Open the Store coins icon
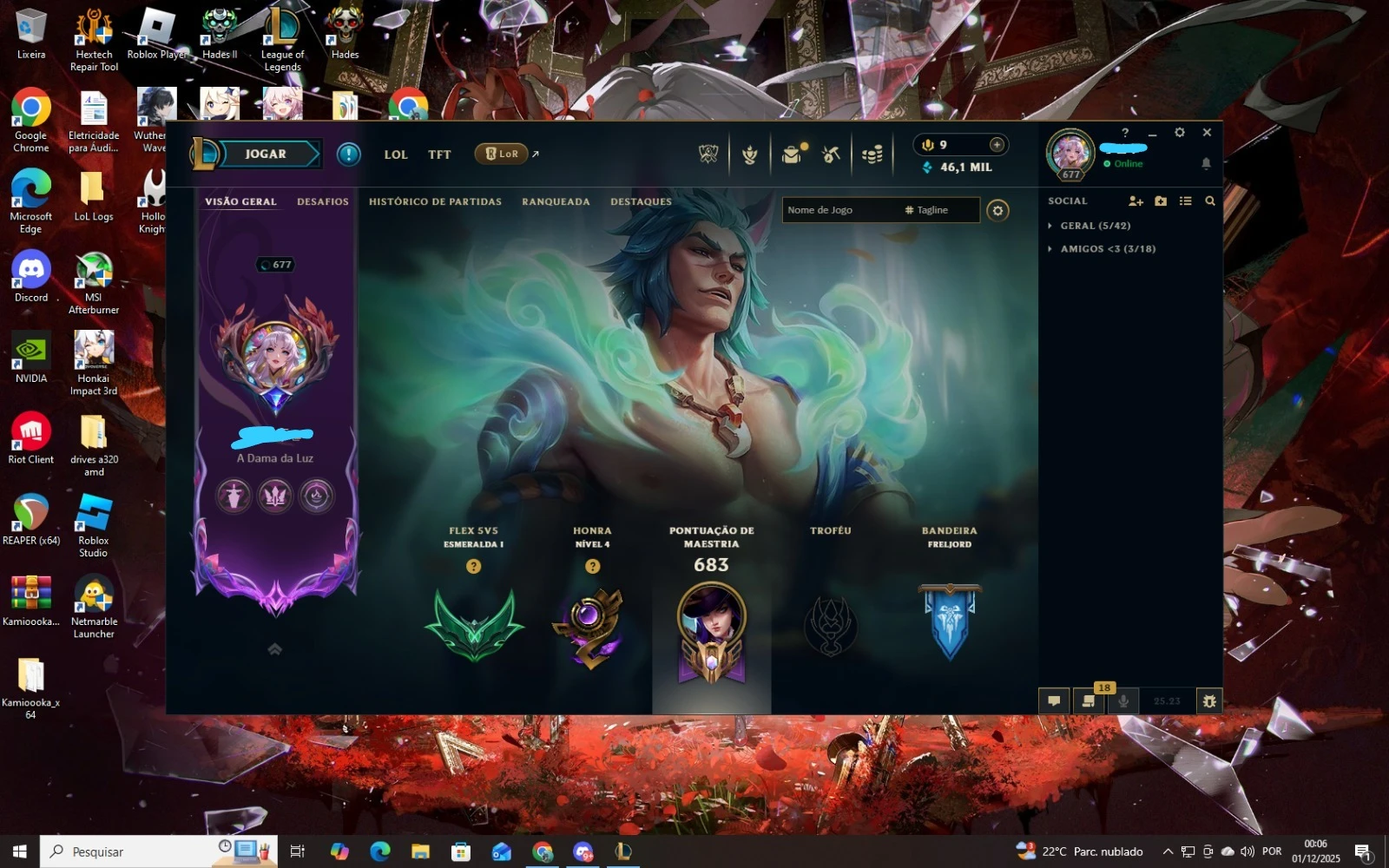The image size is (1389, 868). [871, 153]
